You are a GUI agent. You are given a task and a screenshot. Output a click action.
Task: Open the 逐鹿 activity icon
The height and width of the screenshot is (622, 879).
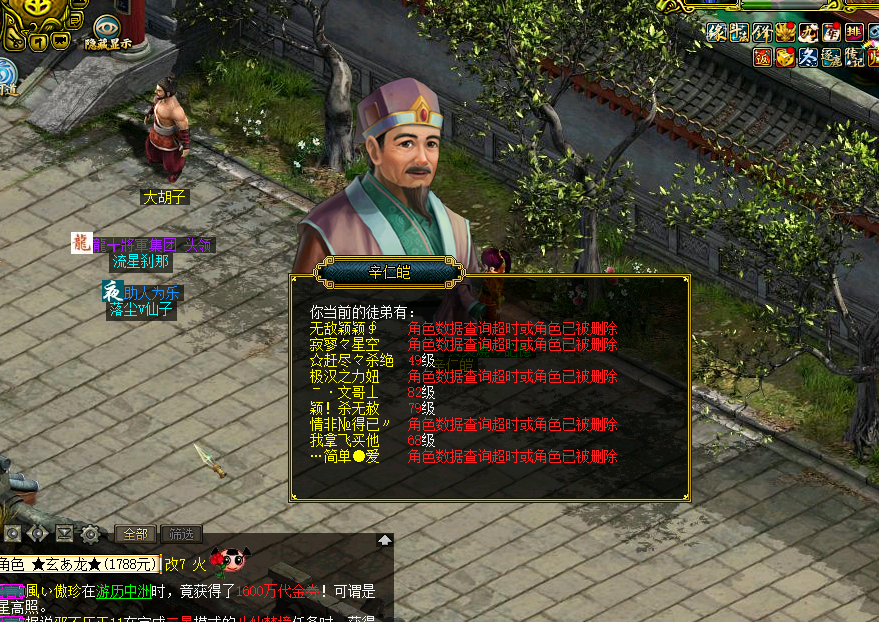831,57
